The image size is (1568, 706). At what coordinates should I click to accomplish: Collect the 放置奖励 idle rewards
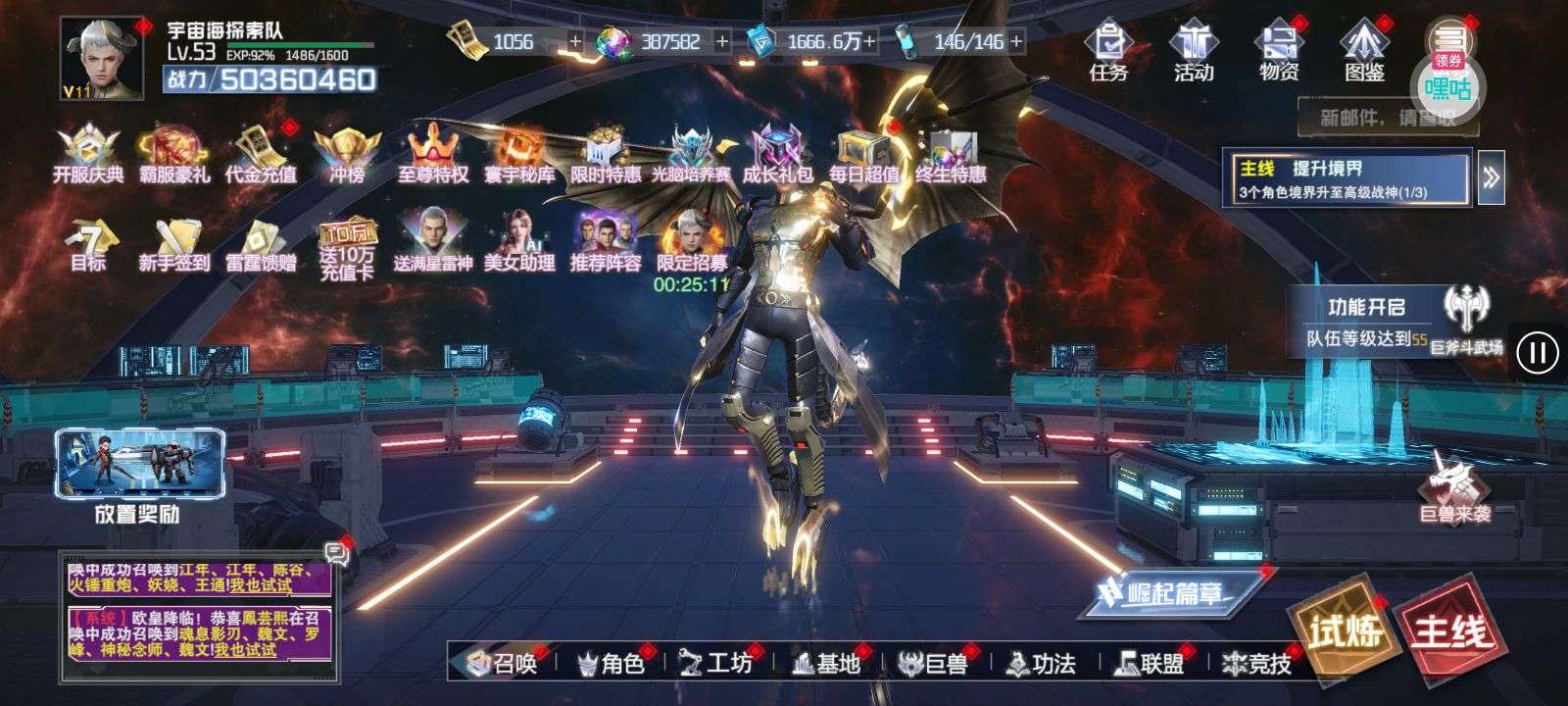pyautogui.click(x=139, y=475)
